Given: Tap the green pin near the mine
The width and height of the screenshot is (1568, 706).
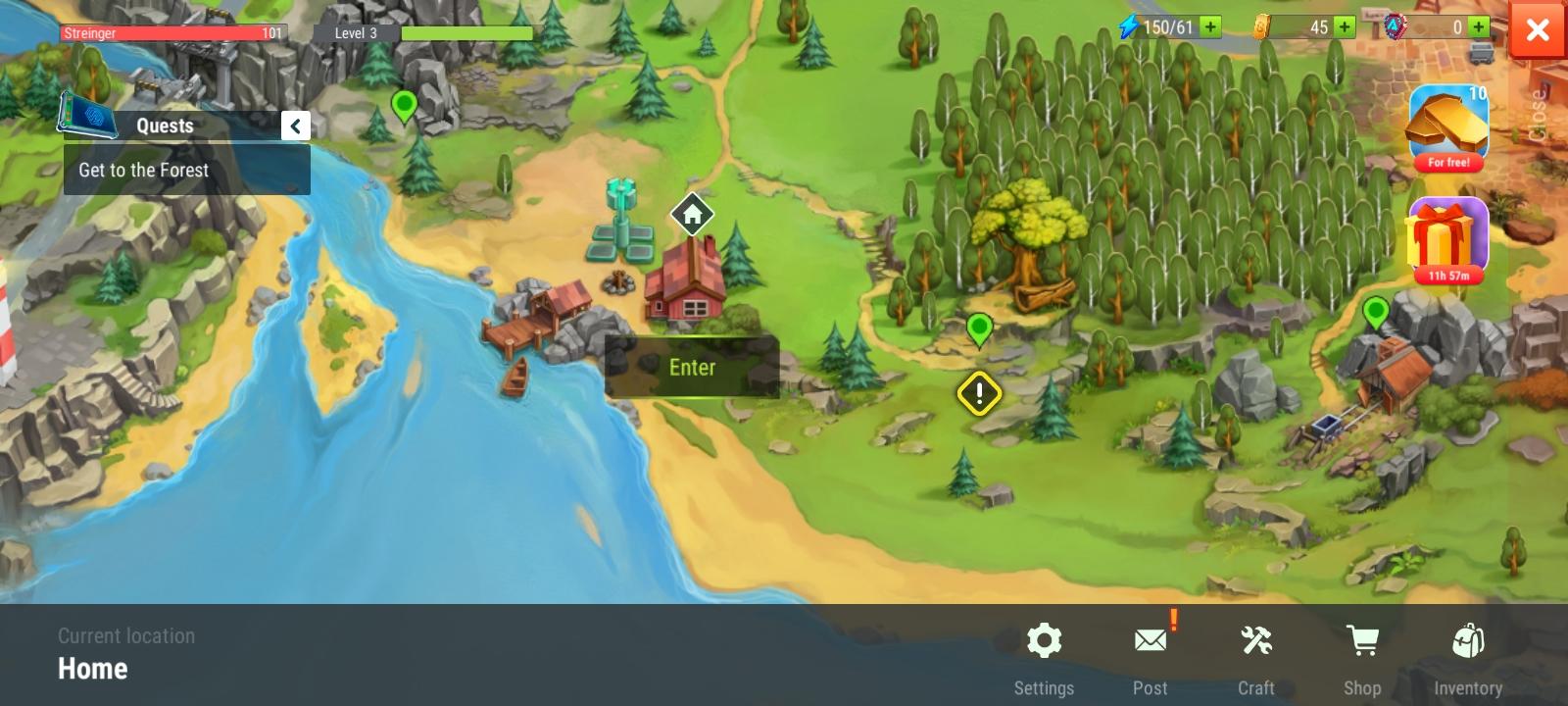Looking at the screenshot, I should pyautogui.click(x=1377, y=314).
